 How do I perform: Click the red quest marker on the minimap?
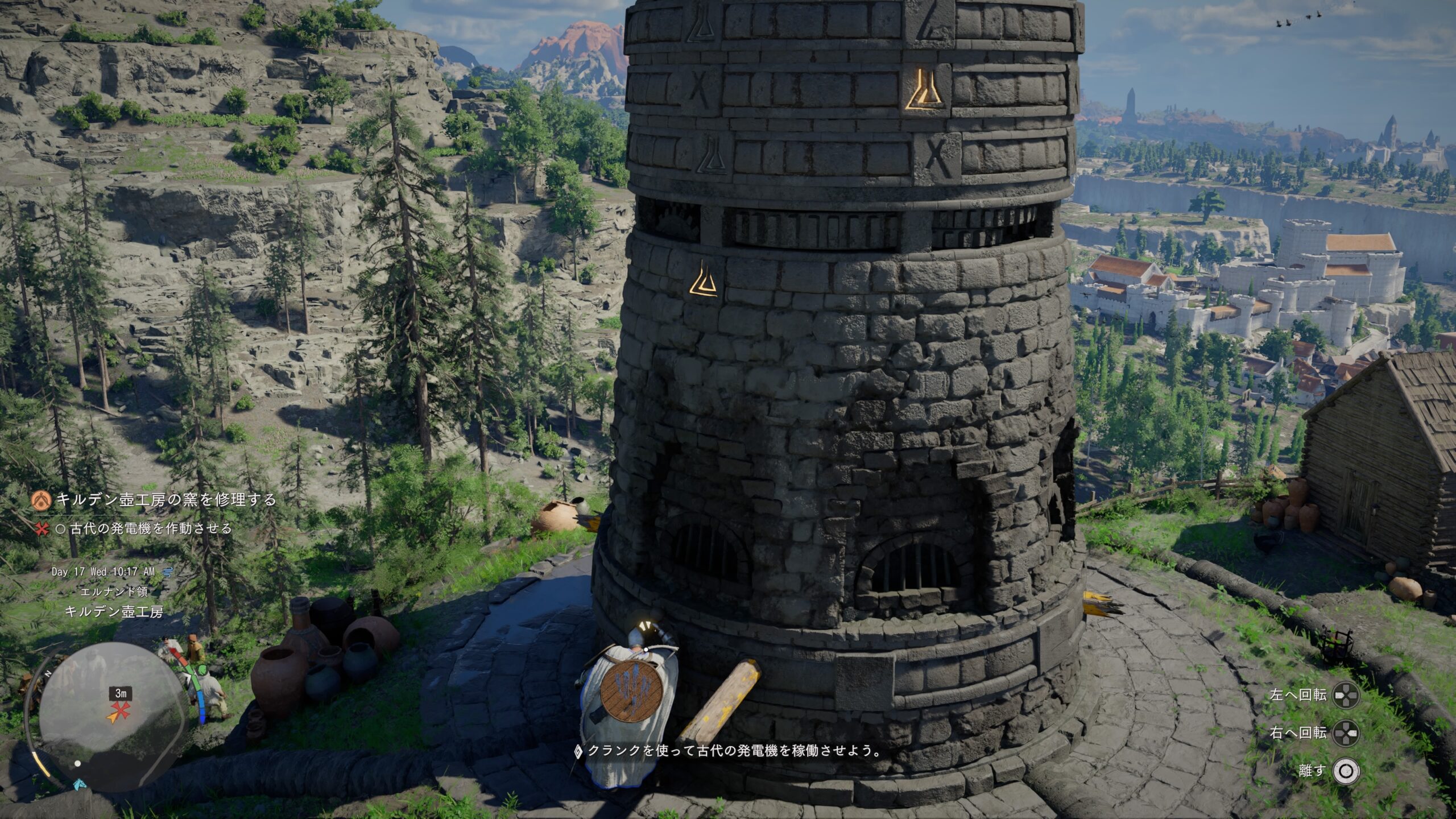[x=120, y=710]
